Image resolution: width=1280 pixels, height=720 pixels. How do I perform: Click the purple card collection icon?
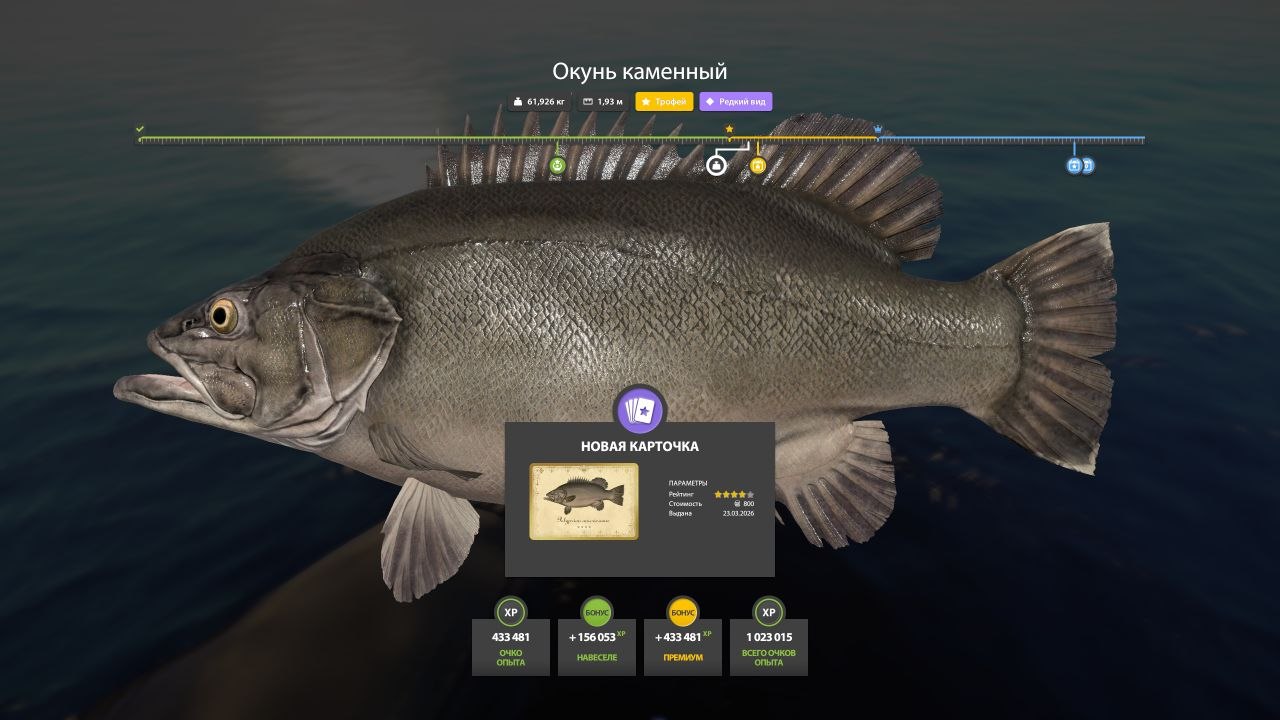640,410
